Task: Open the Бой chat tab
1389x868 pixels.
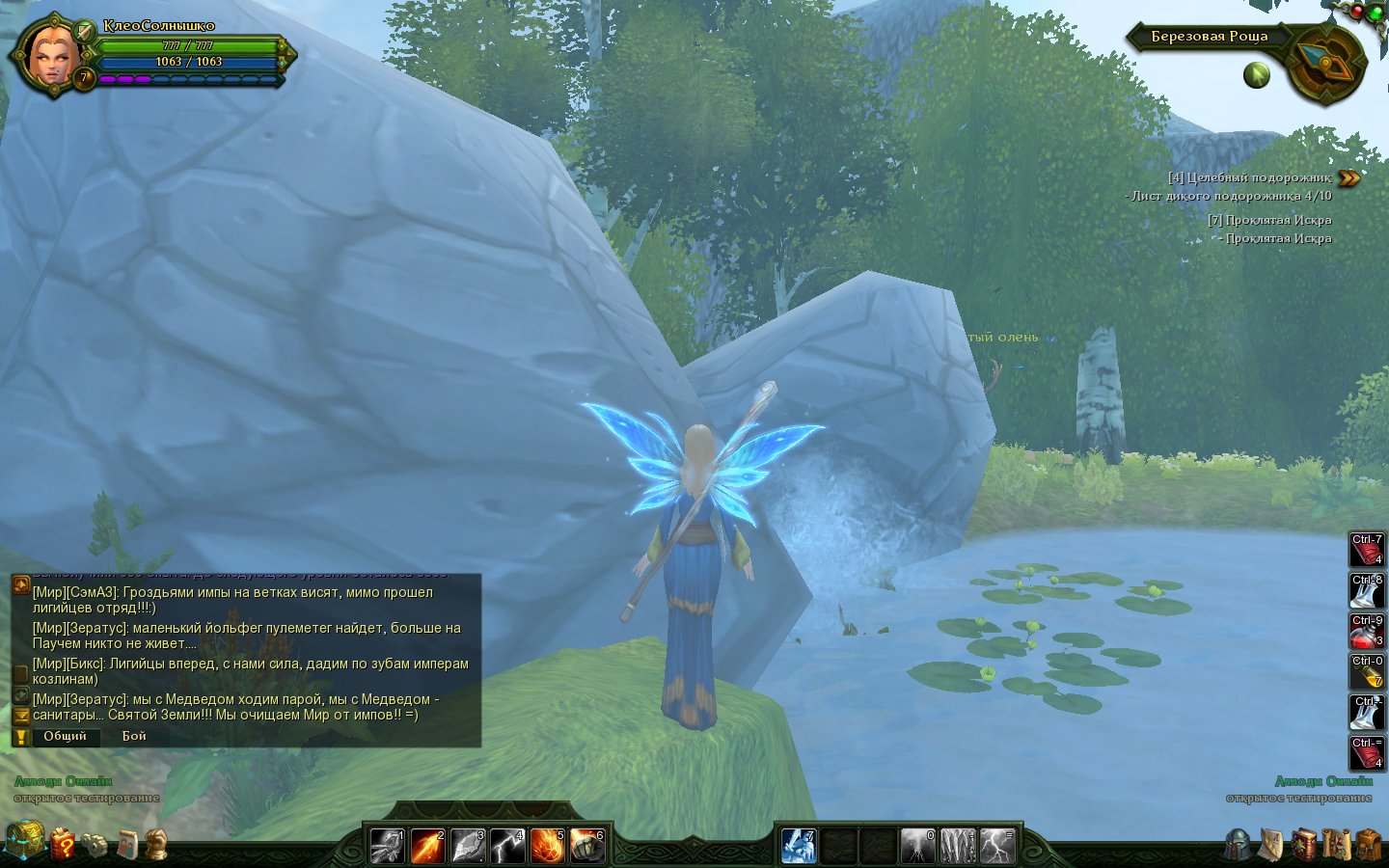Action: (134, 736)
